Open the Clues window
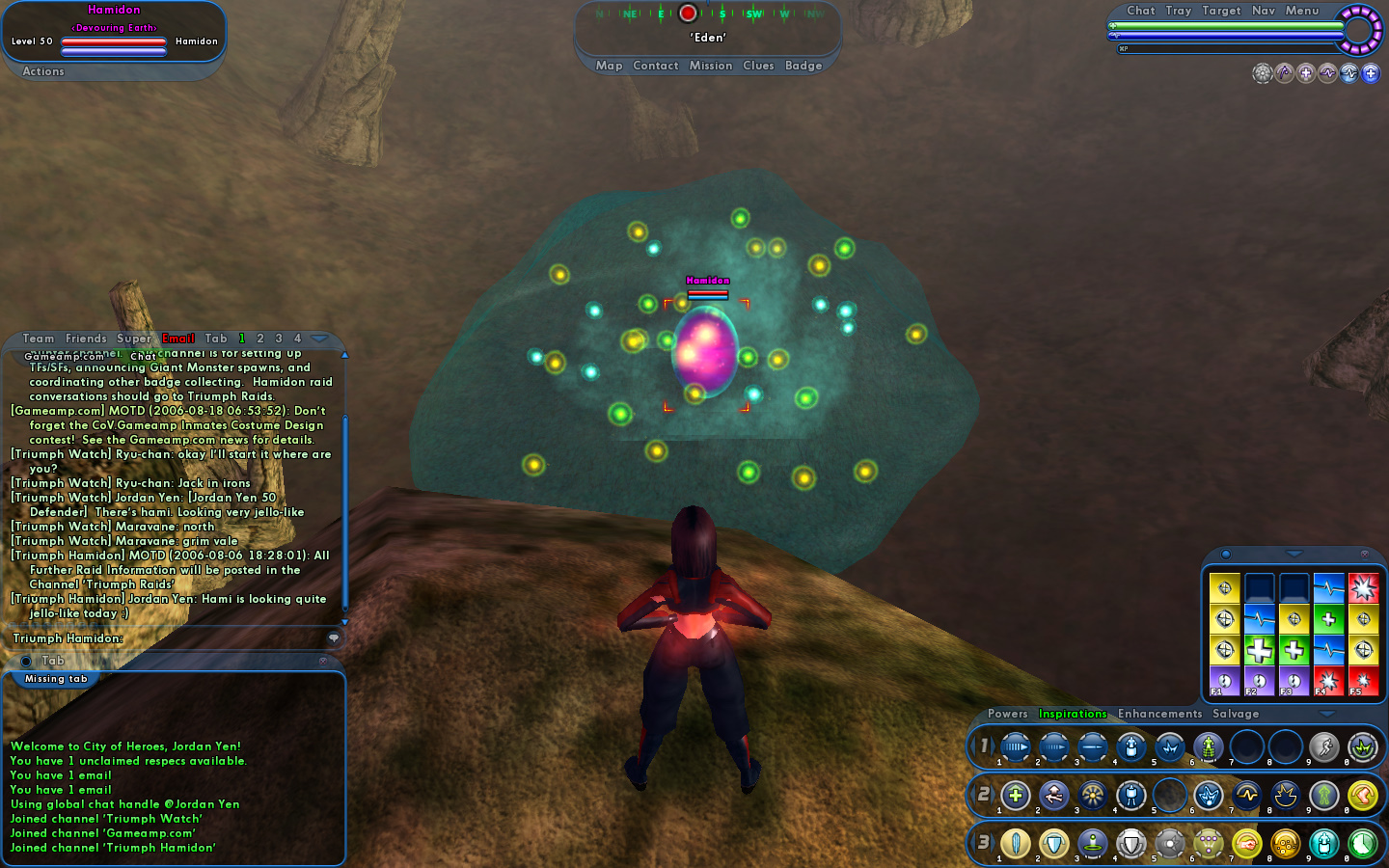Screen dimensions: 1389x868 pos(758,66)
